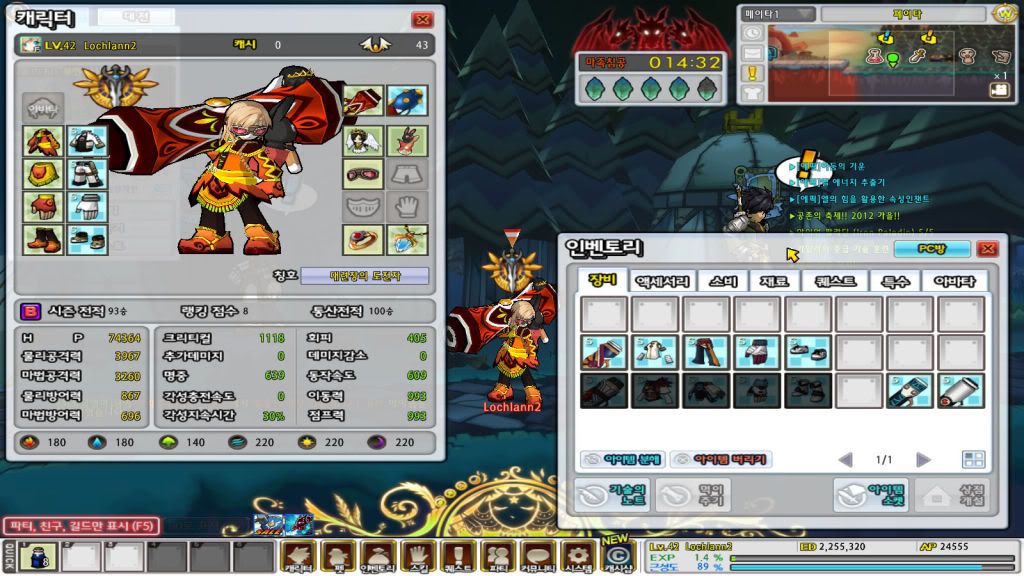Open the 기술의 노트 button

pyautogui.click(x=611, y=494)
